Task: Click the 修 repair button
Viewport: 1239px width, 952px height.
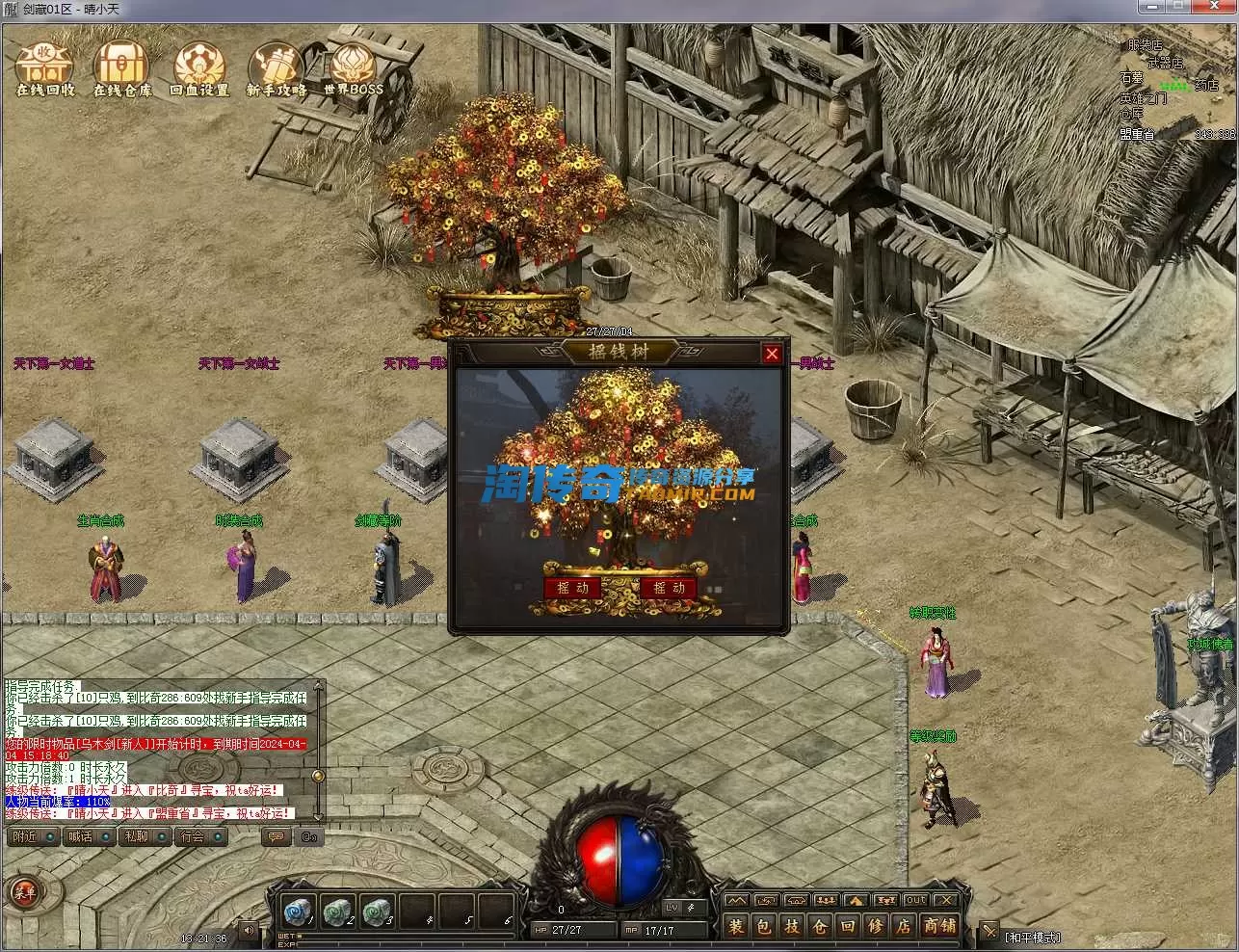Action: (875, 927)
